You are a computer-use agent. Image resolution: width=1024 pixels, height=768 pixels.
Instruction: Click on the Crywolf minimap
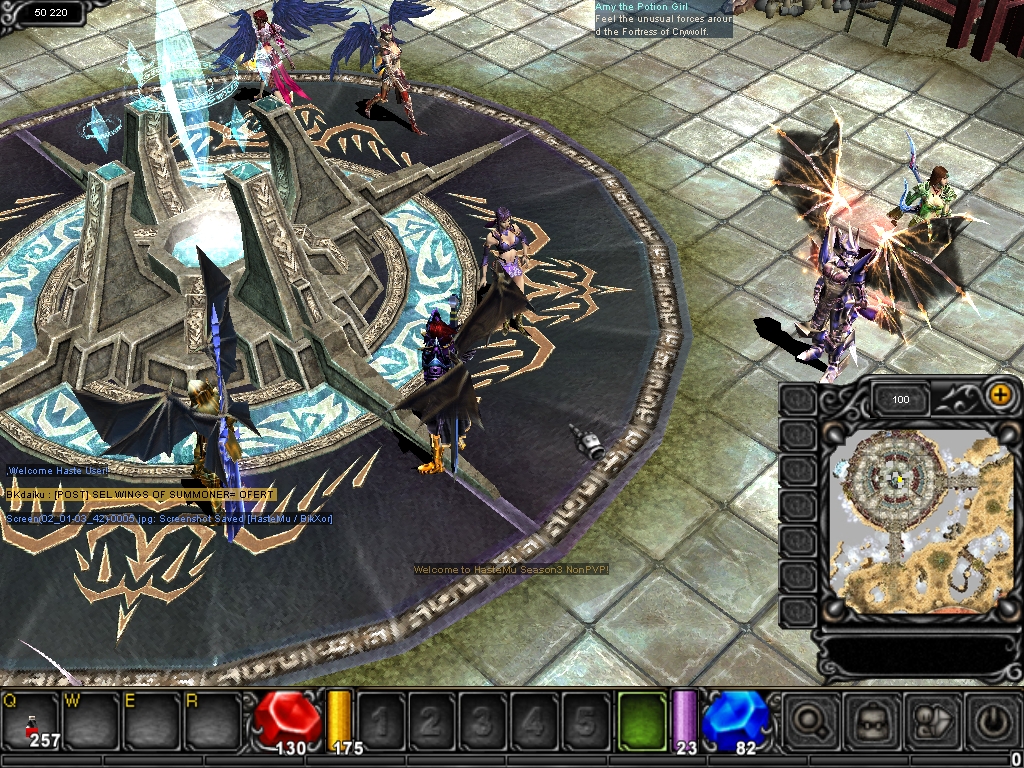click(x=919, y=523)
